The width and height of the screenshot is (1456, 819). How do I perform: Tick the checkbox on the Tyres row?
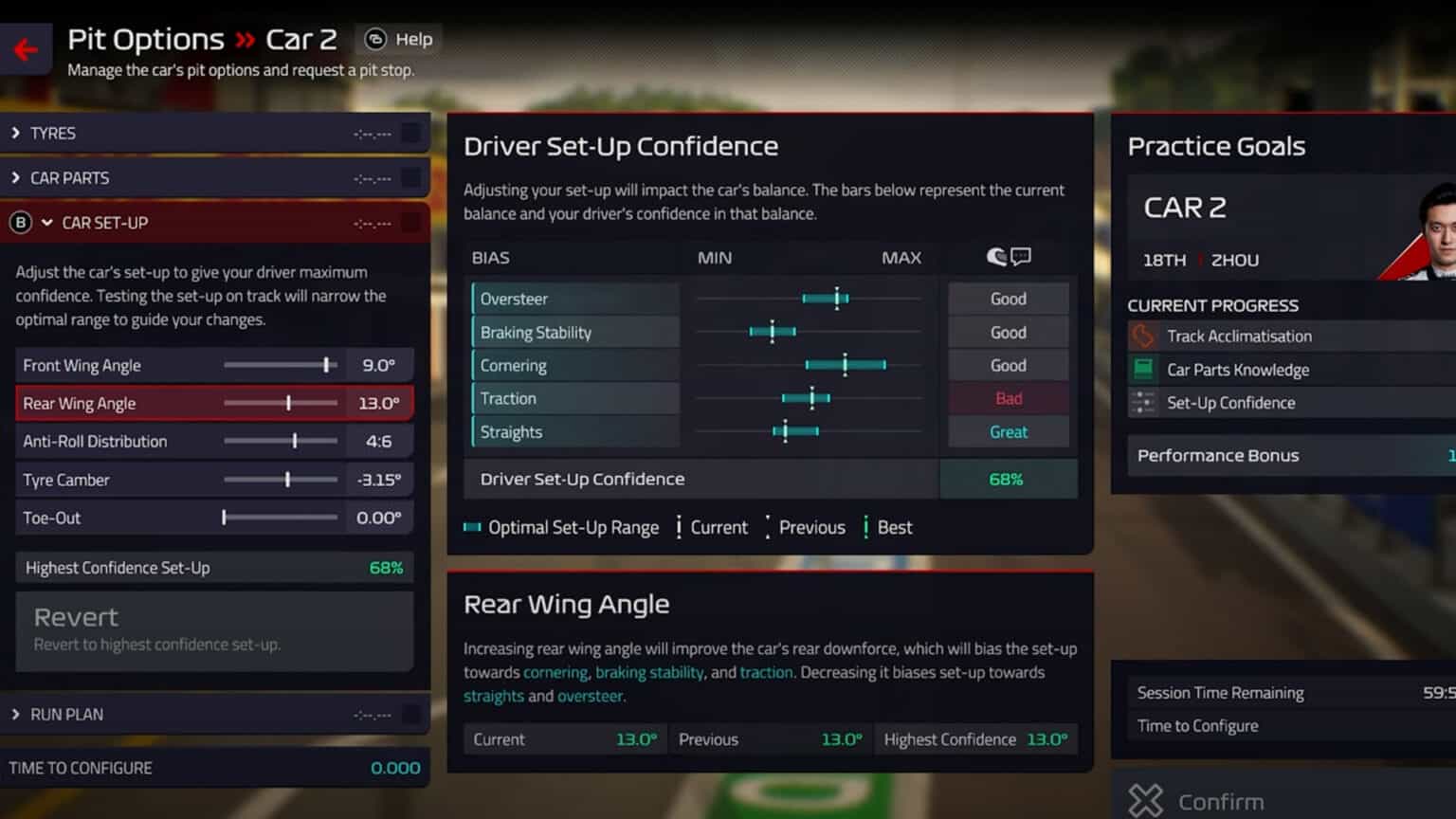(x=411, y=133)
